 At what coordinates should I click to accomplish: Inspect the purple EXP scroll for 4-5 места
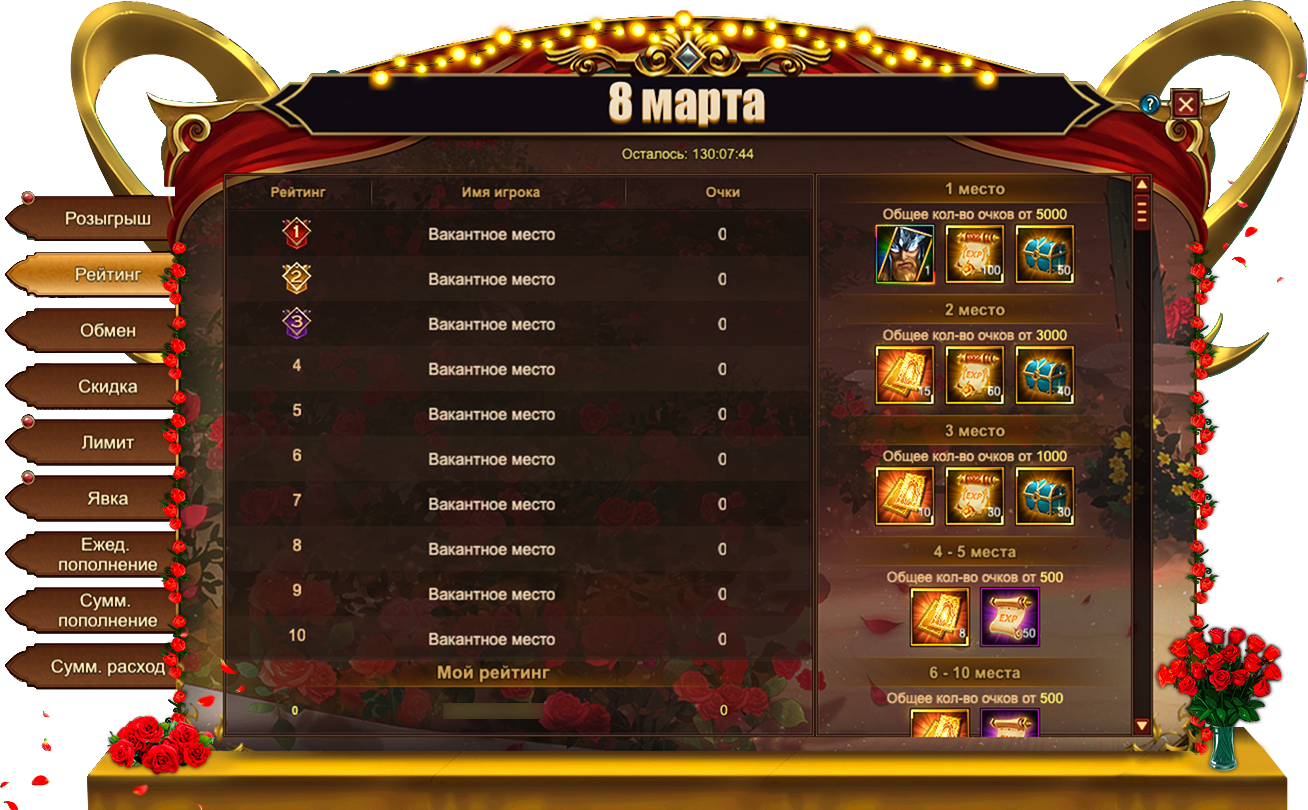(1010, 617)
